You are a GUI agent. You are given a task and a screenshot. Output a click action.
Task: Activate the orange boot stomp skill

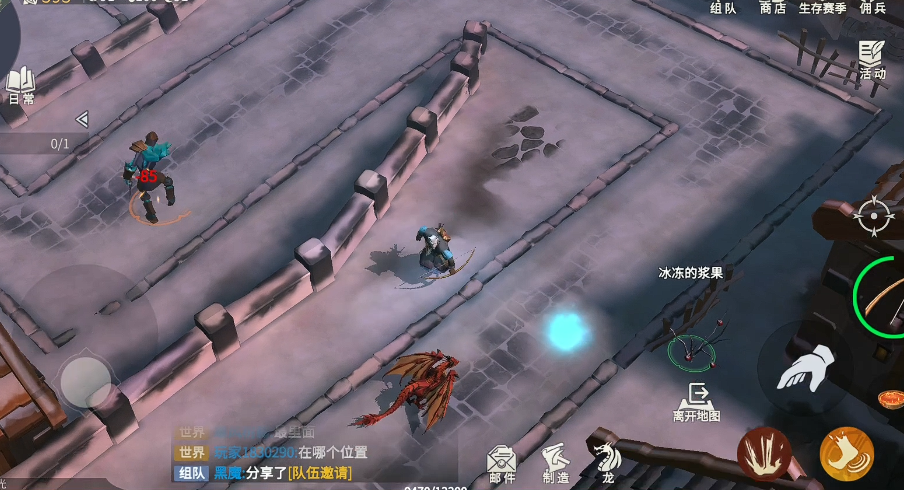846,454
